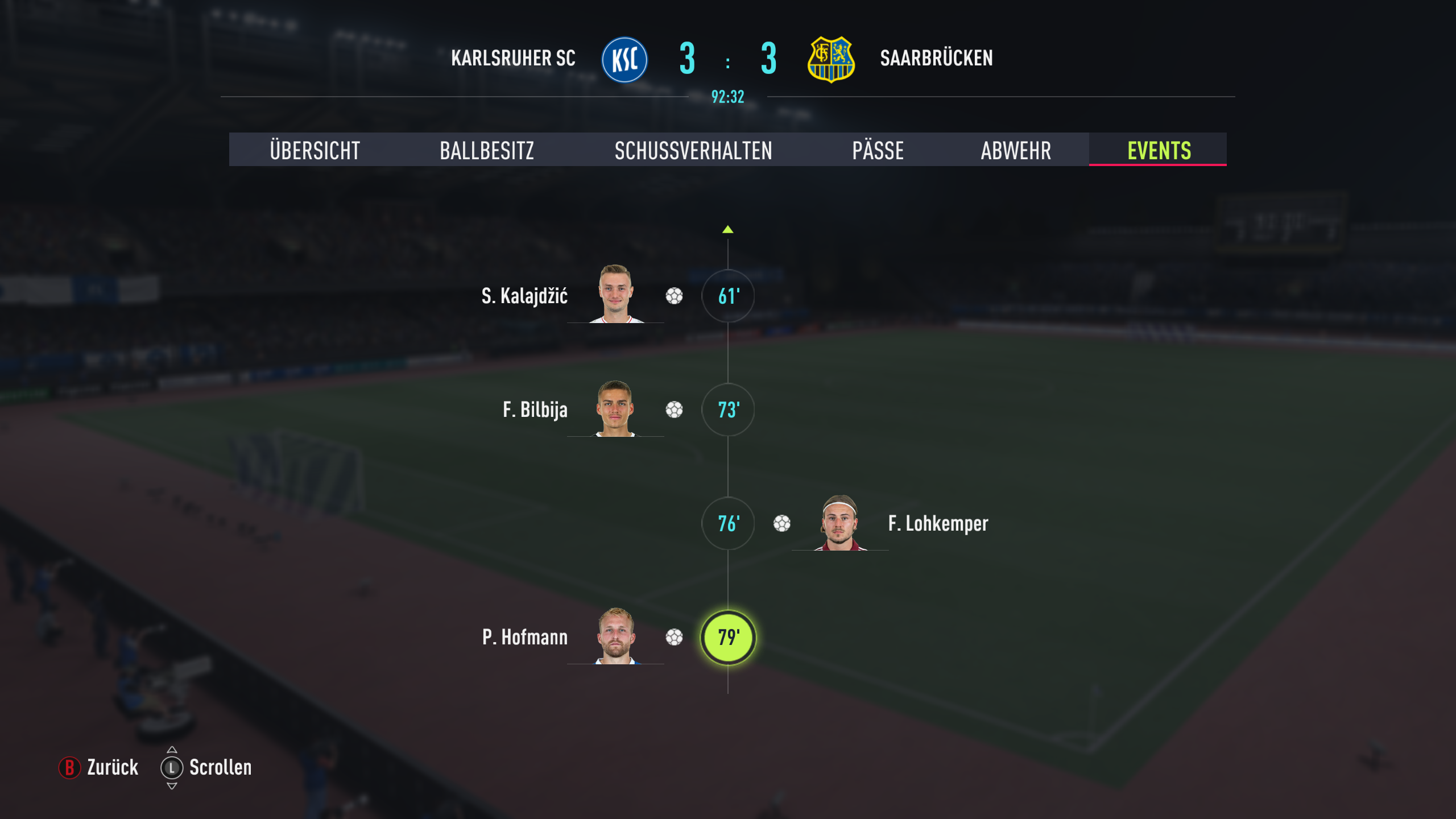Select F. Bilbija's player portrait
The width and height of the screenshot is (1456, 819).
[x=615, y=408]
